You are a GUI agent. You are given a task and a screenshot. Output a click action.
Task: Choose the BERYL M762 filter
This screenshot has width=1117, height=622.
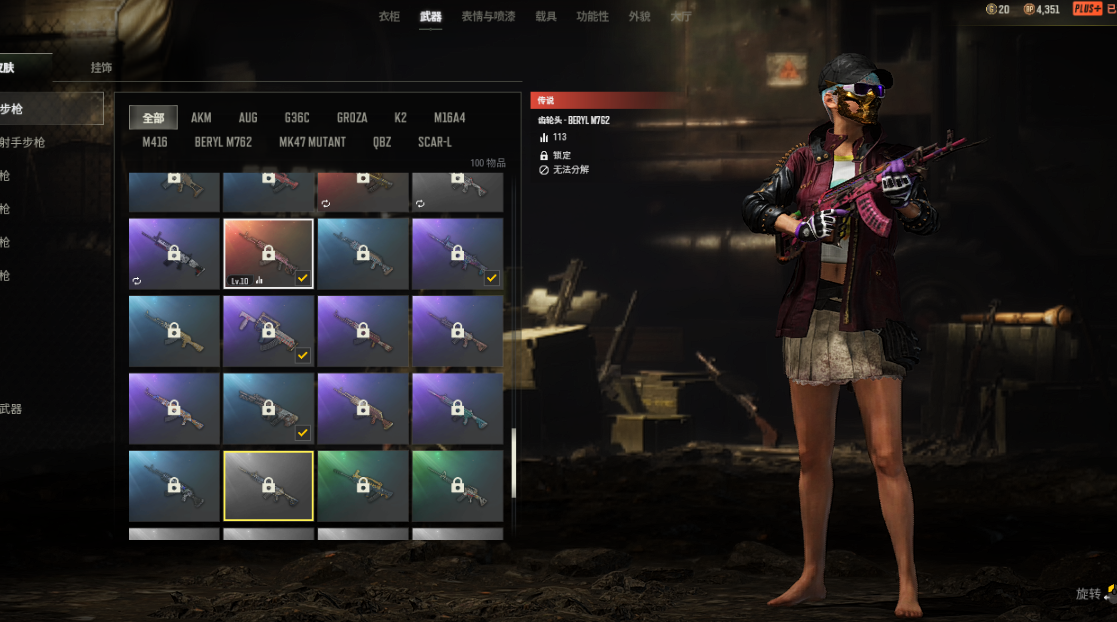(223, 142)
